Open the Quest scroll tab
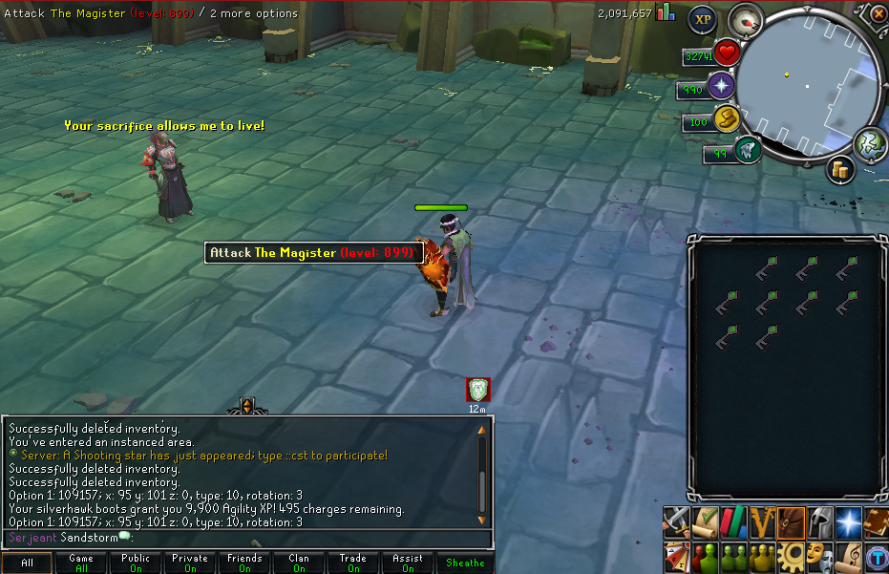Viewport: 889px width, 574px height. pos(705,521)
